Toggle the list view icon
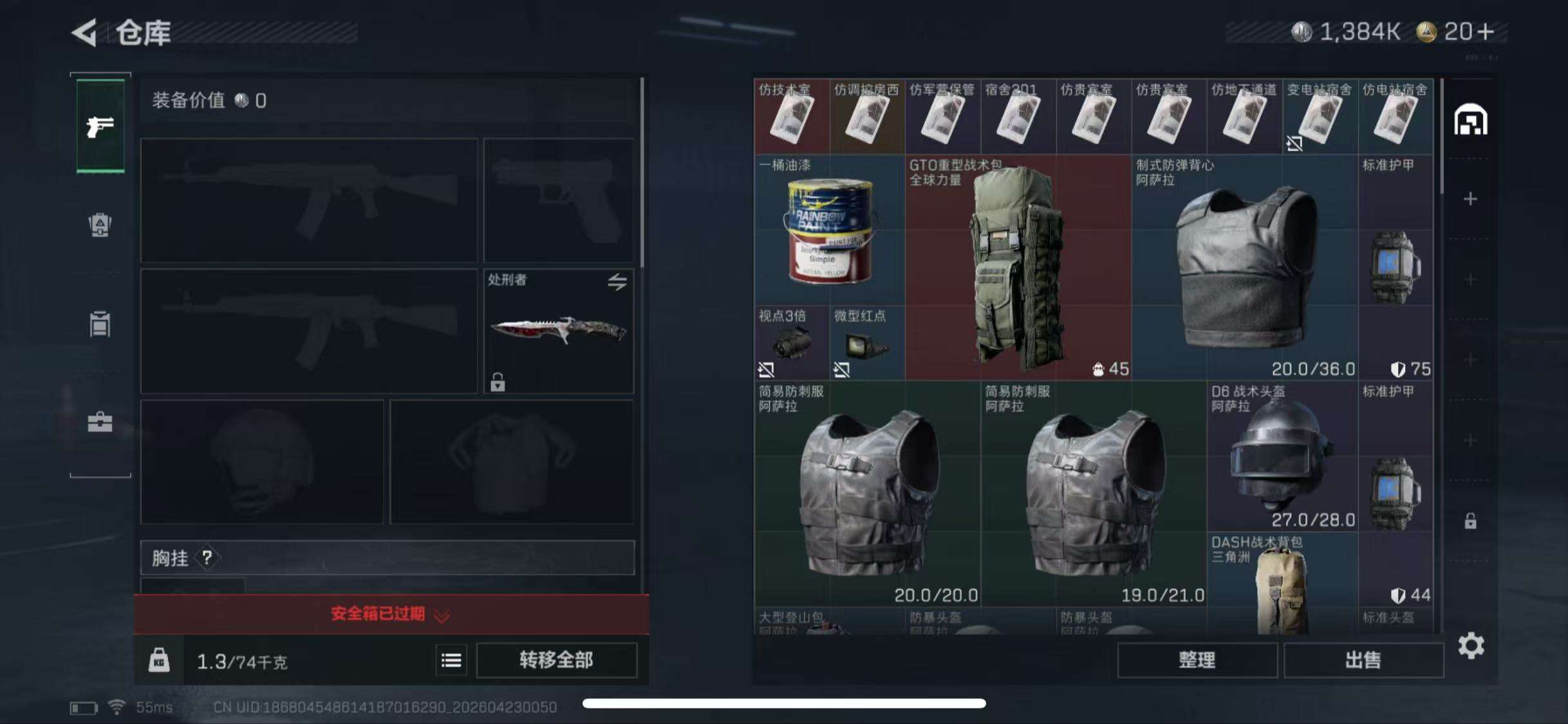Screen dimensions: 1568x724 tap(451, 660)
